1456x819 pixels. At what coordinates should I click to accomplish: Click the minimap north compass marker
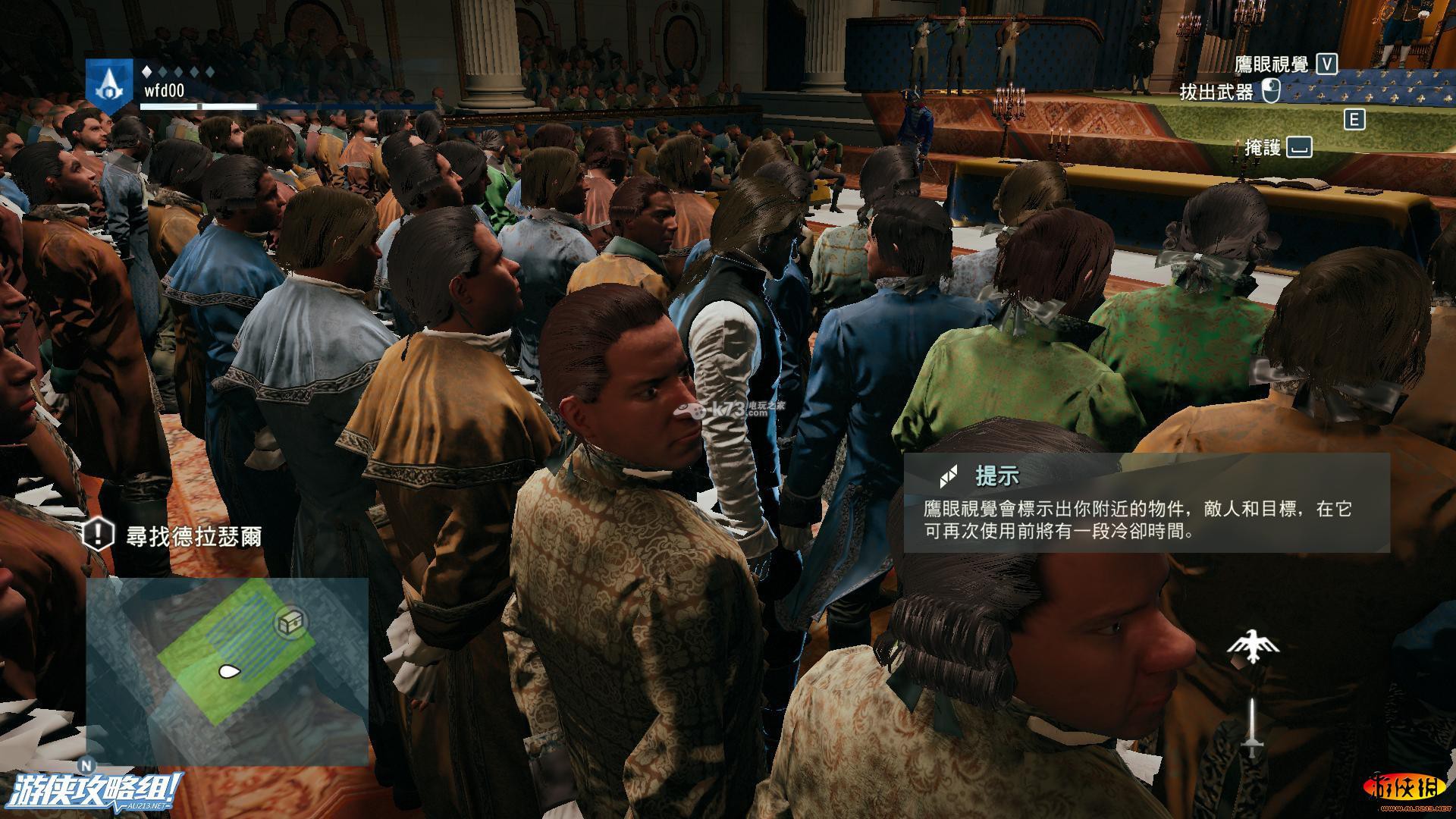87,766
